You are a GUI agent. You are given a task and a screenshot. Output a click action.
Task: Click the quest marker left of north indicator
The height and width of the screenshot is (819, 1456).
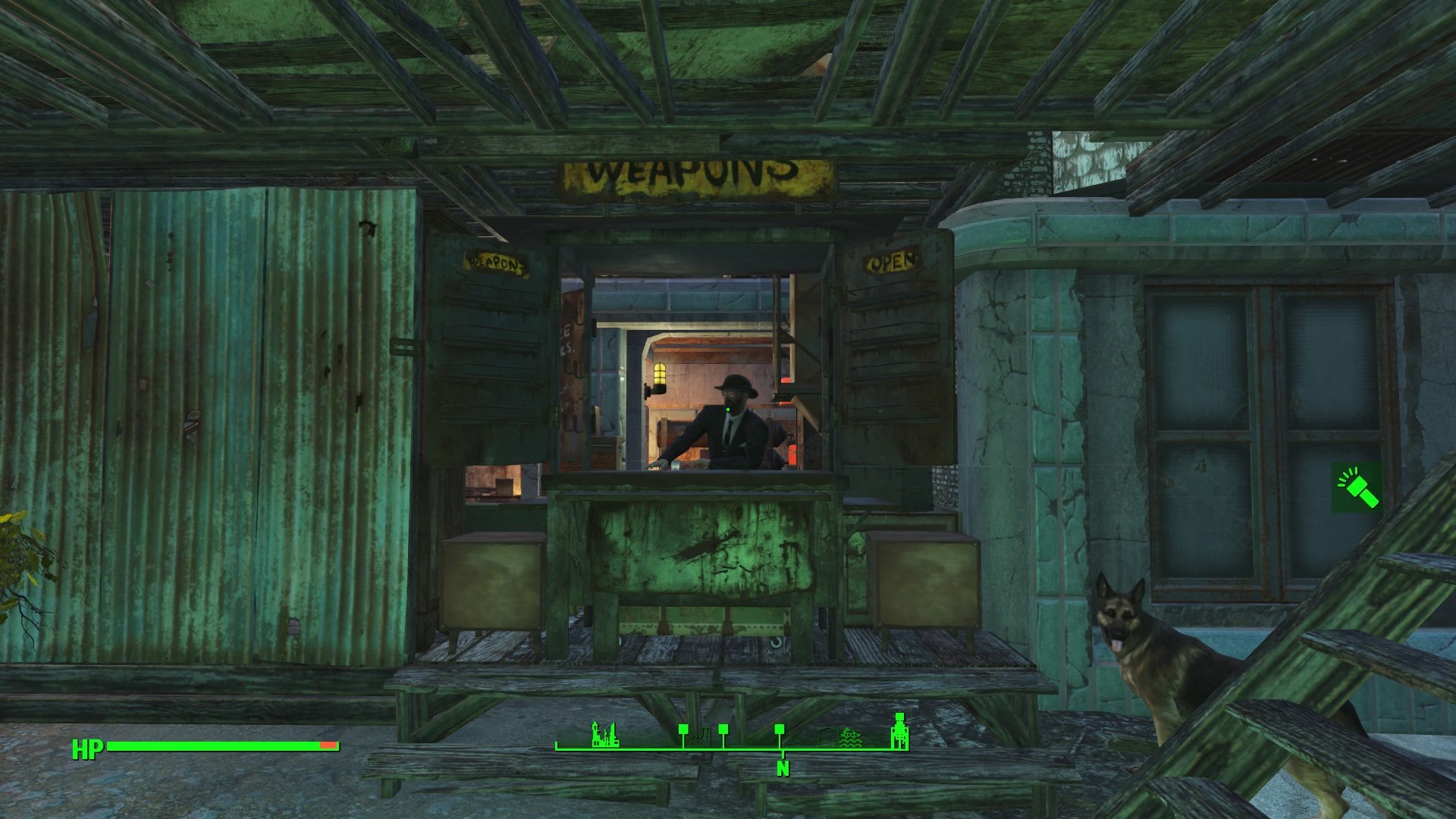[x=780, y=728]
